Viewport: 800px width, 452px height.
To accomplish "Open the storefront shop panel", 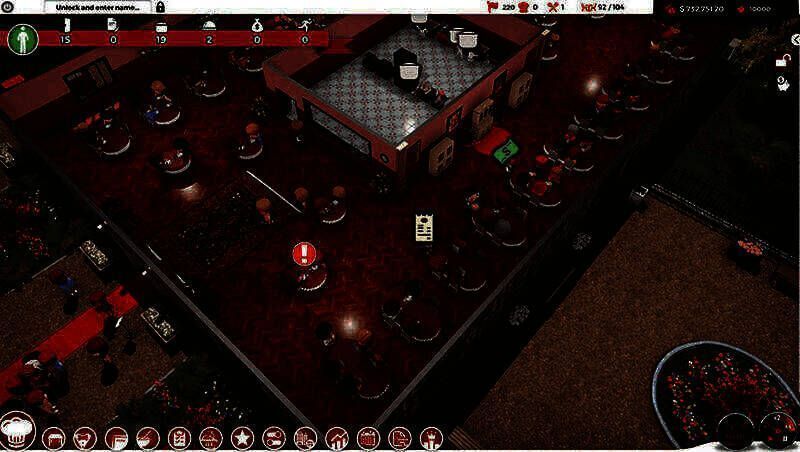I will point(54,437).
